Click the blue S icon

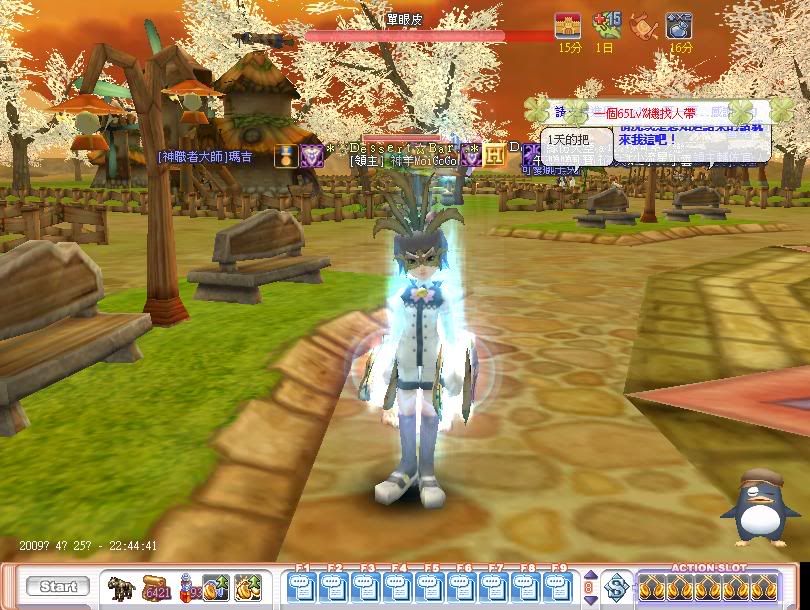617,587
